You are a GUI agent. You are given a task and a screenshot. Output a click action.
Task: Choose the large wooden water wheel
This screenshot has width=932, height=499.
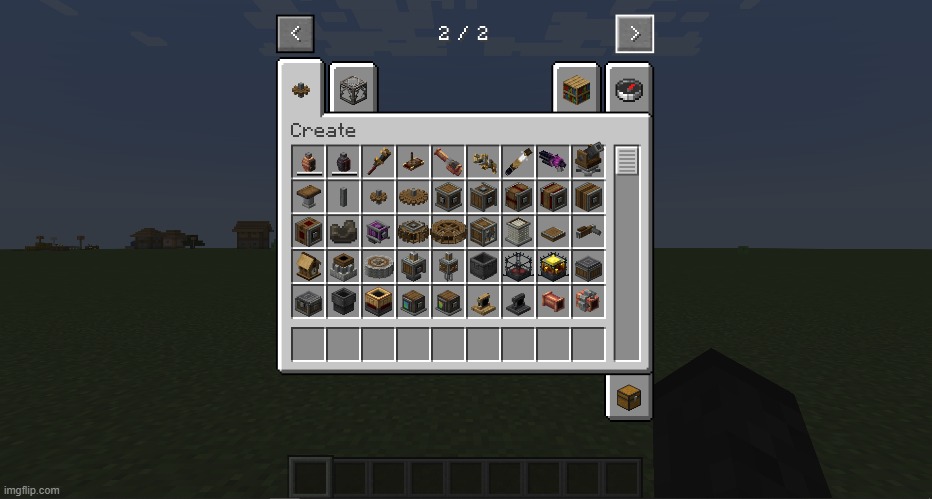448,231
